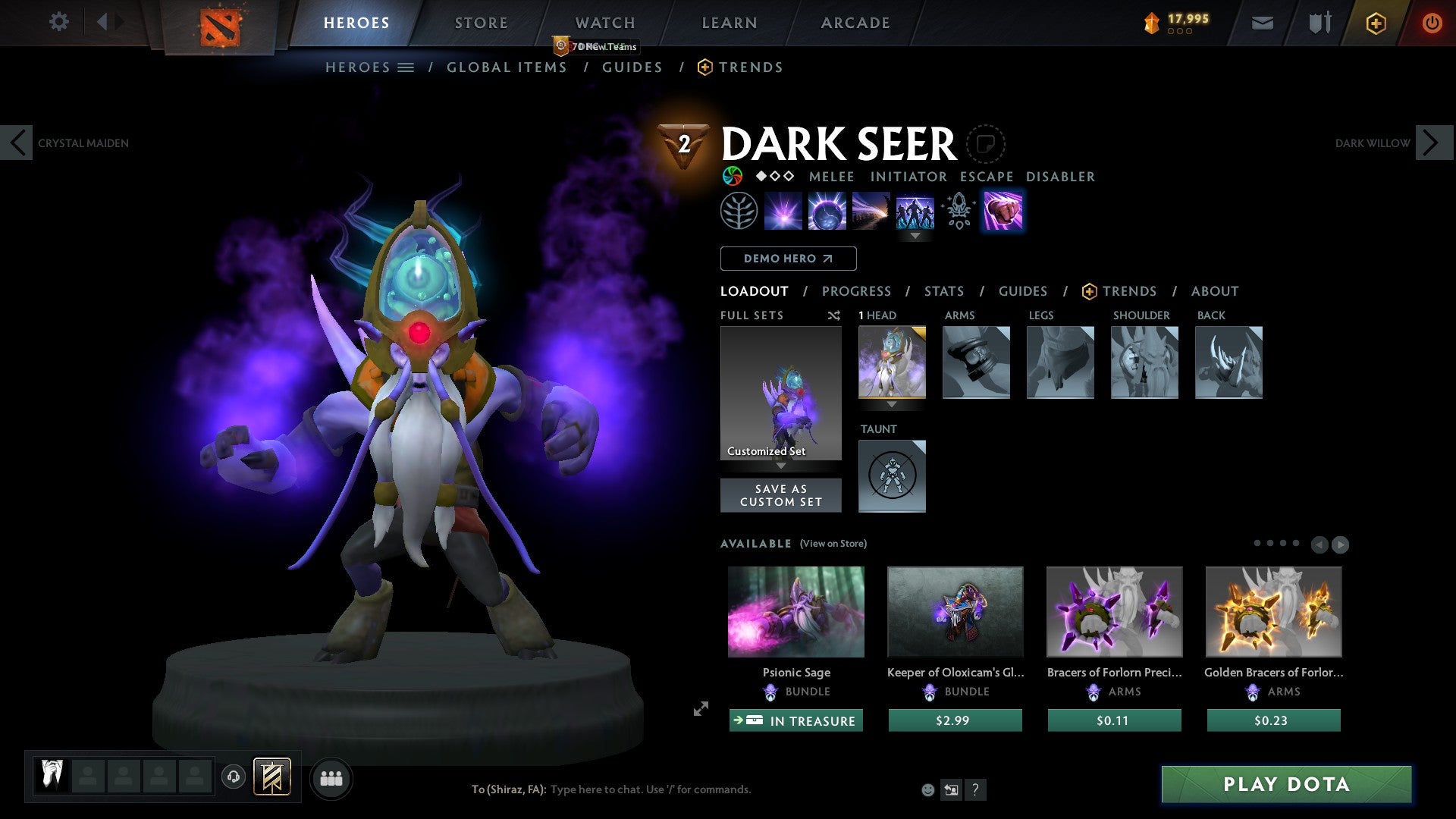Expand the ability talent tree dropdown arrow
Viewport: 1456px width, 819px height.
click(915, 237)
